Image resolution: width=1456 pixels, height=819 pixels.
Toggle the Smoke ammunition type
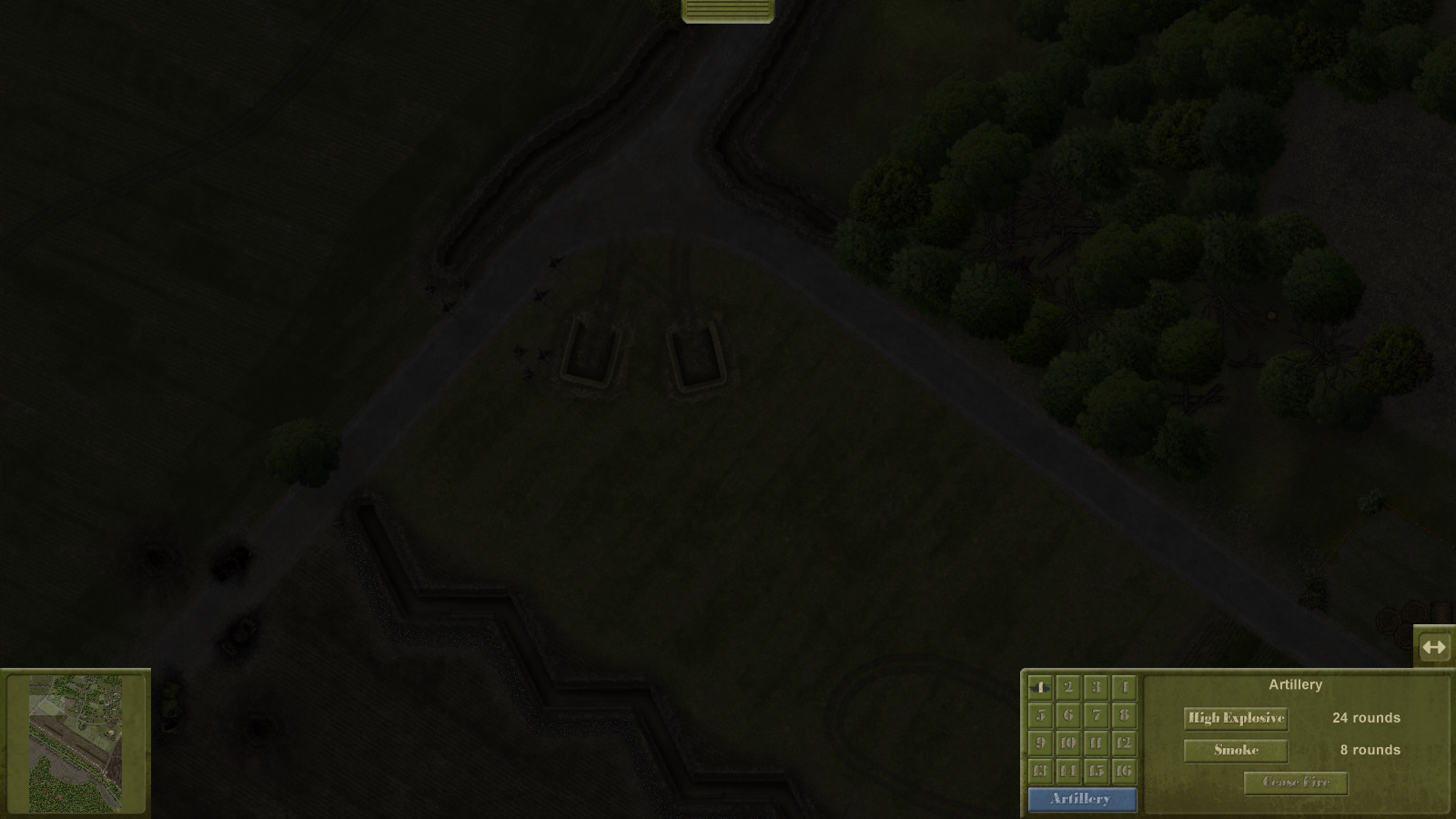pos(1235,751)
